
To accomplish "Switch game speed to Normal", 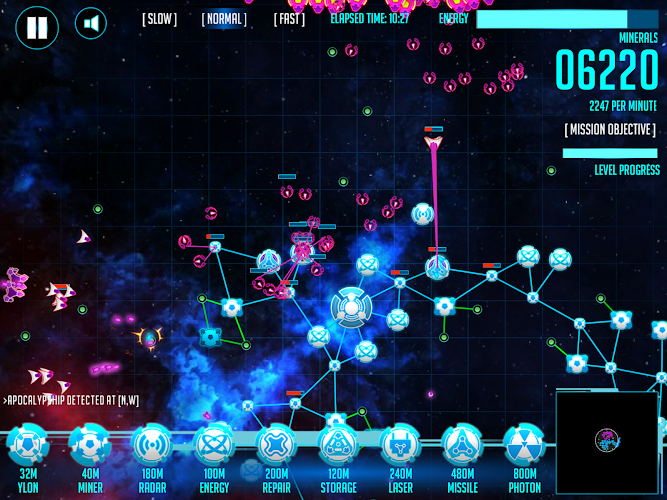I will [x=224, y=19].
